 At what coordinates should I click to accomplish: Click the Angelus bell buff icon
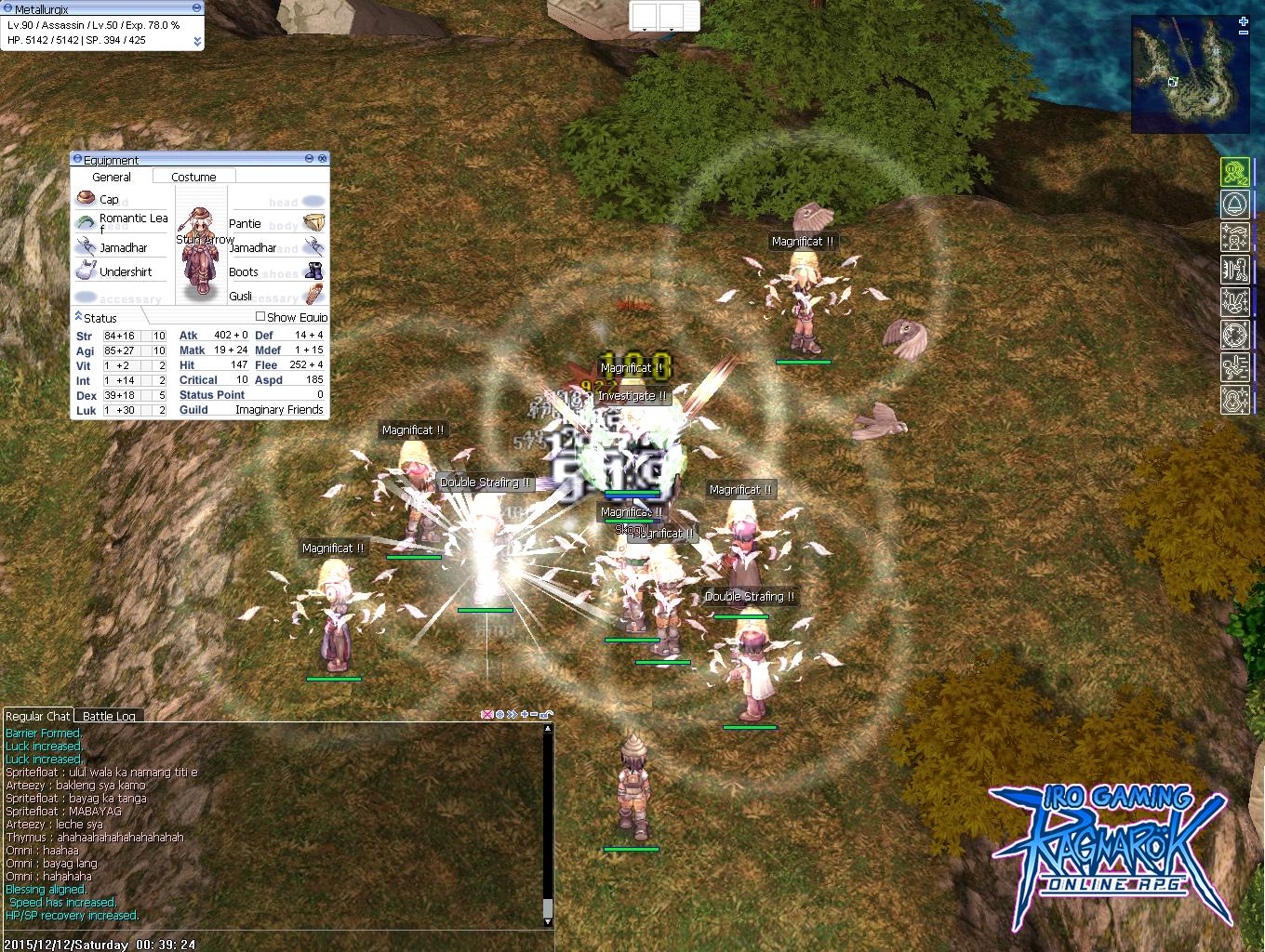(1235, 204)
